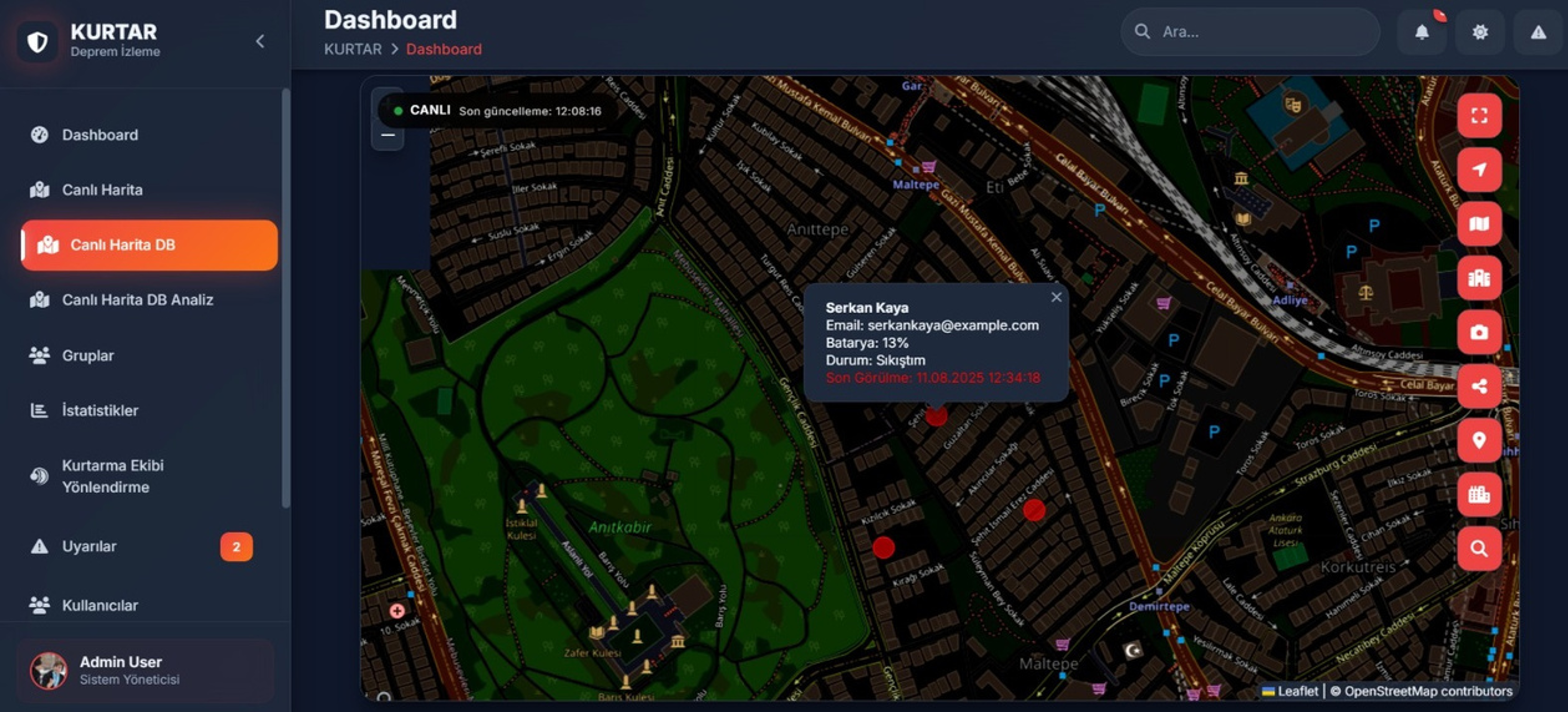Open the Admin User profile card

145,670
